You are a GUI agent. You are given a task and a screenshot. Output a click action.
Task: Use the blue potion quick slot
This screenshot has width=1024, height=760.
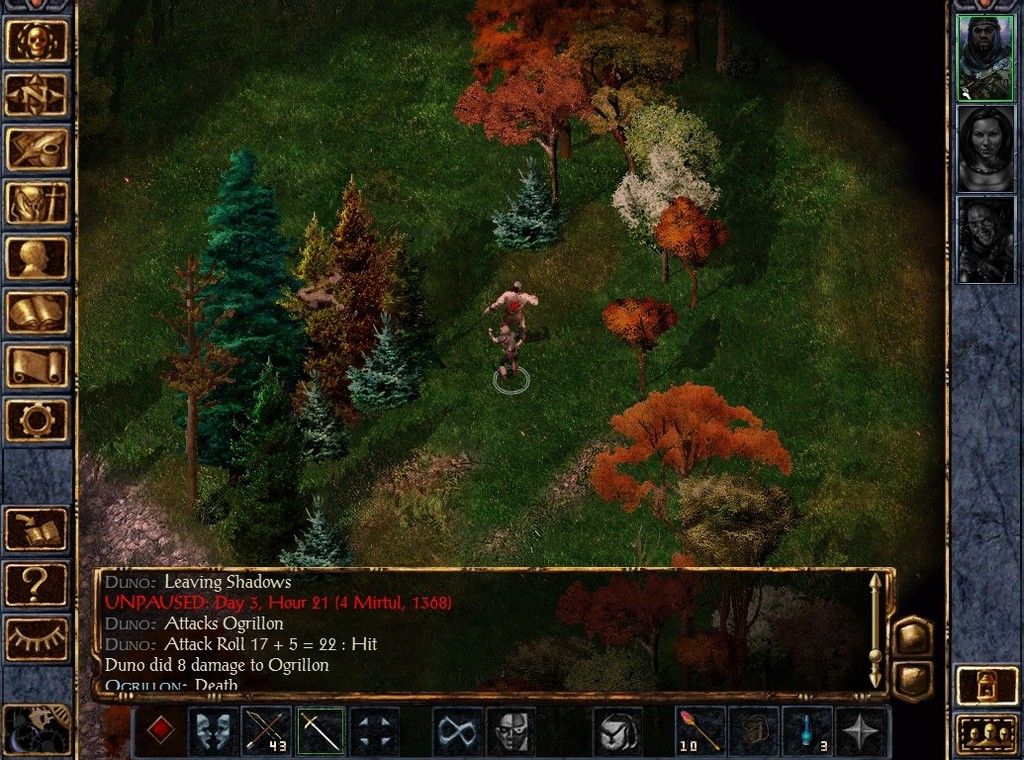tap(807, 731)
